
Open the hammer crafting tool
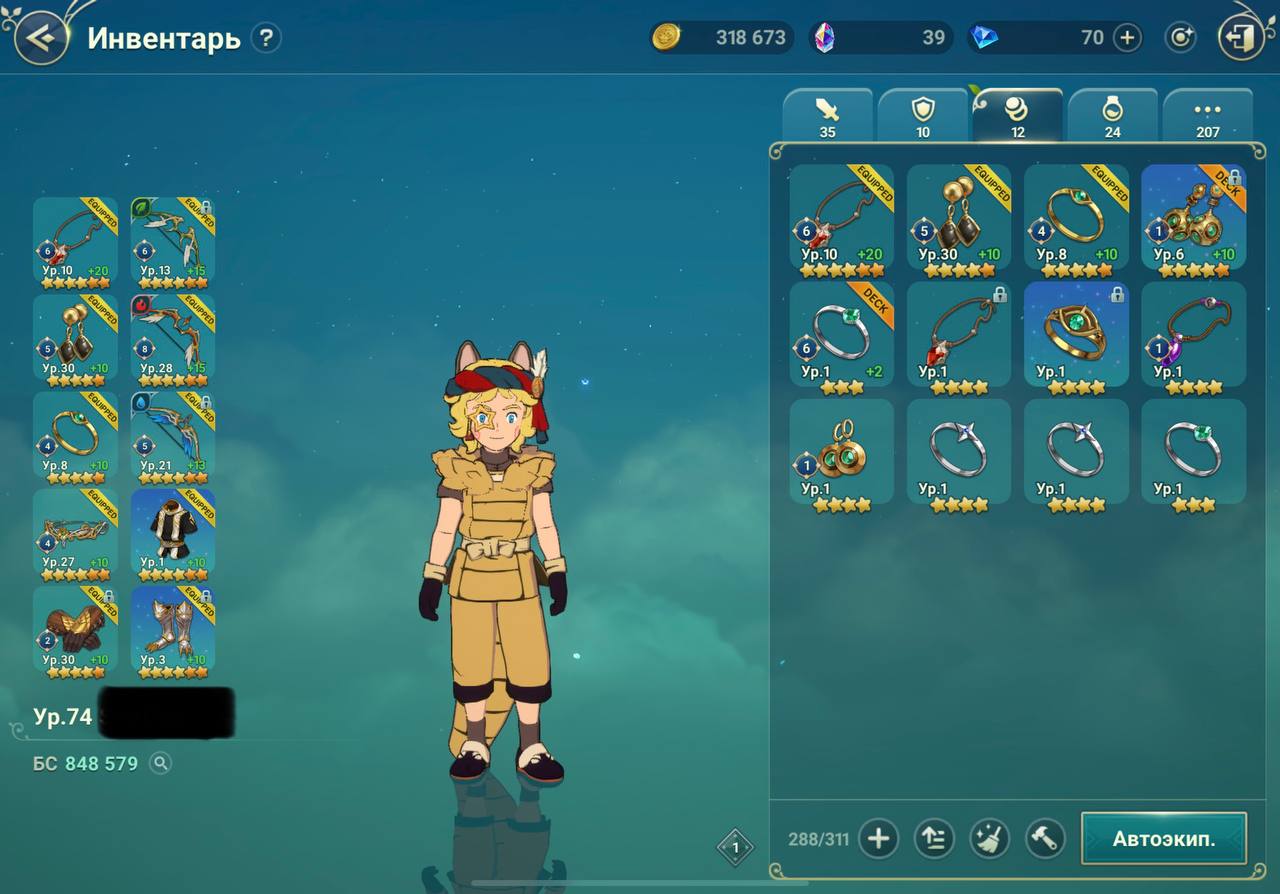[x=1044, y=838]
